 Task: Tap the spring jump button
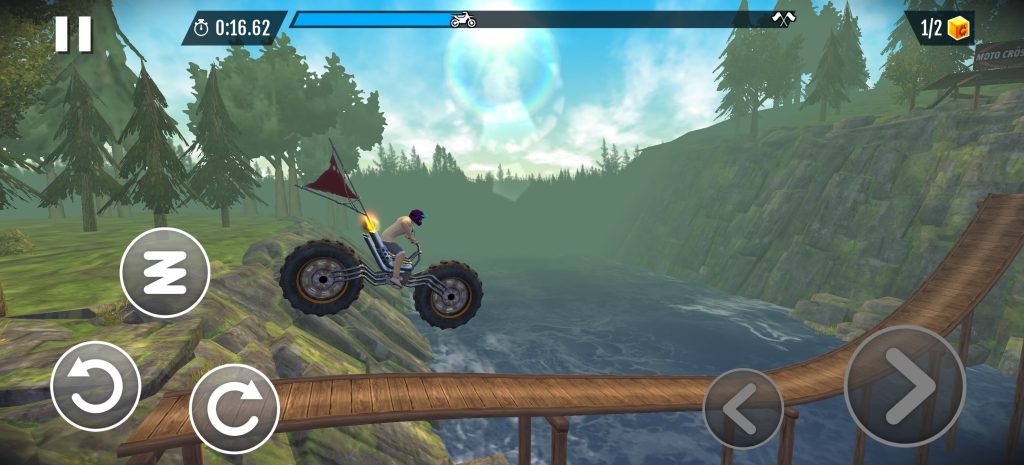pos(165,273)
